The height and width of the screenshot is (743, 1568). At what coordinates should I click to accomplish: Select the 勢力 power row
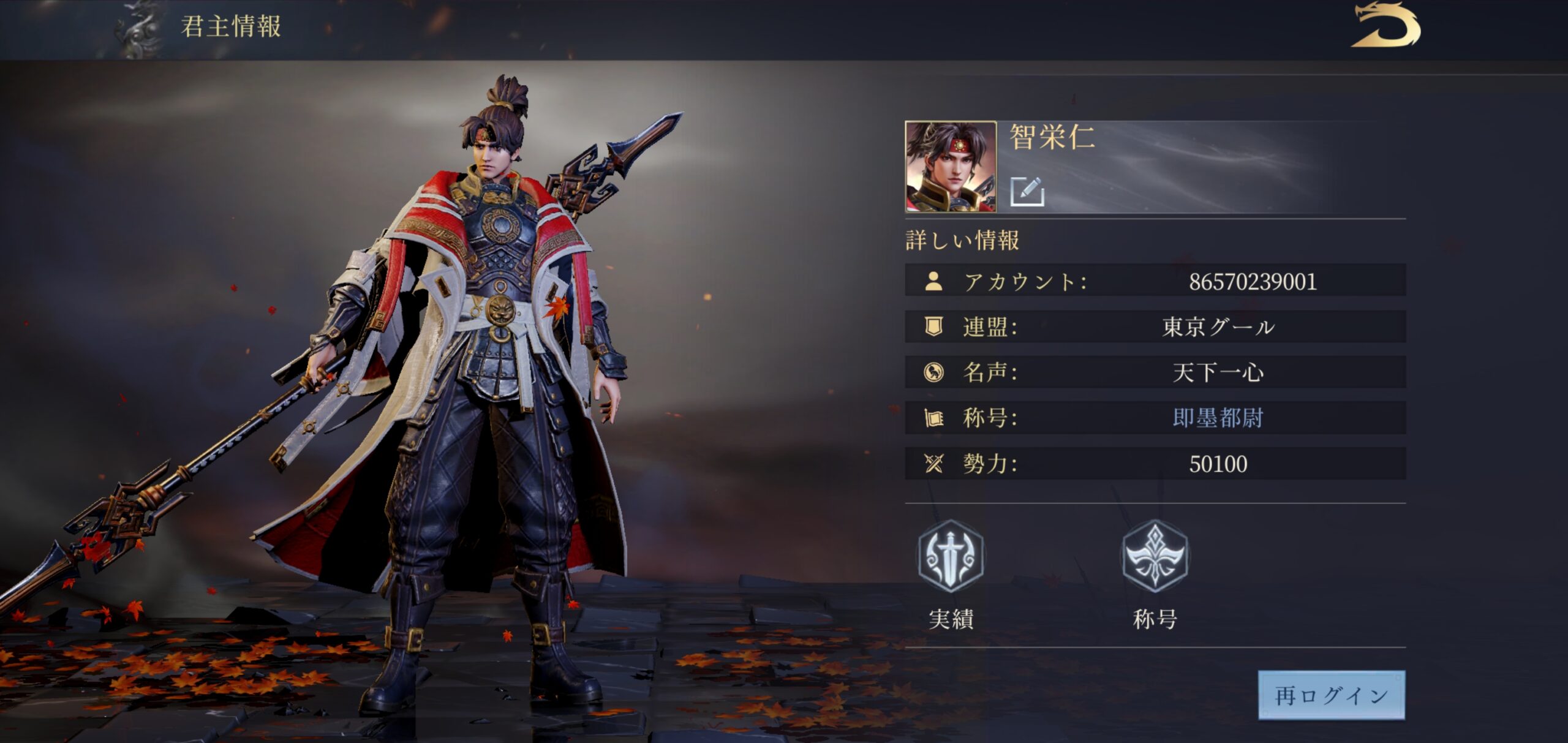(x=1155, y=464)
